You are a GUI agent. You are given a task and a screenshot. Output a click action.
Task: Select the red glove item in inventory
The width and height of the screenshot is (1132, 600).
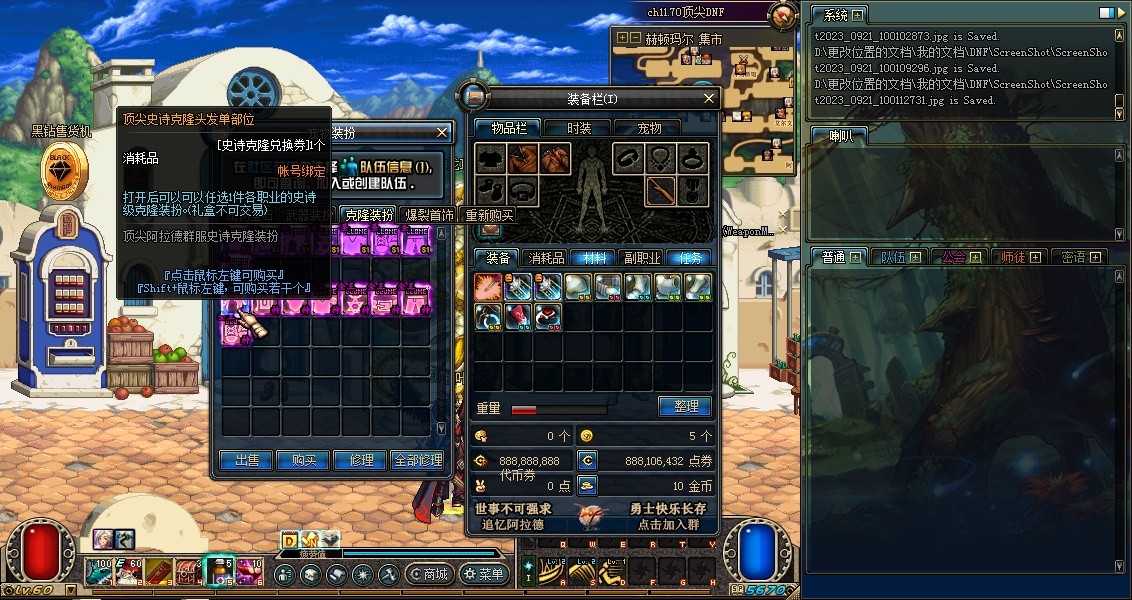(x=518, y=317)
